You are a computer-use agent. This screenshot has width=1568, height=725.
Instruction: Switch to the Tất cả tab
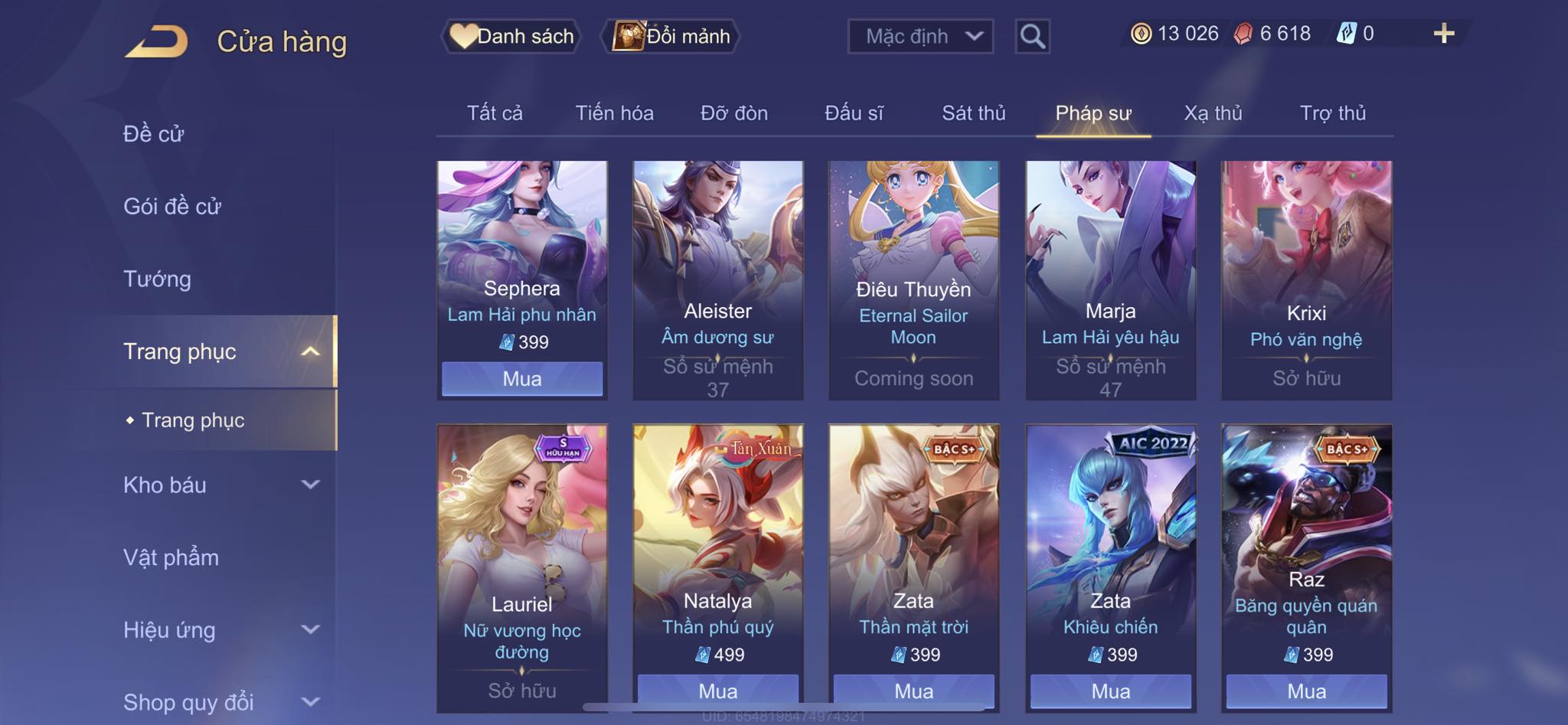(495, 113)
